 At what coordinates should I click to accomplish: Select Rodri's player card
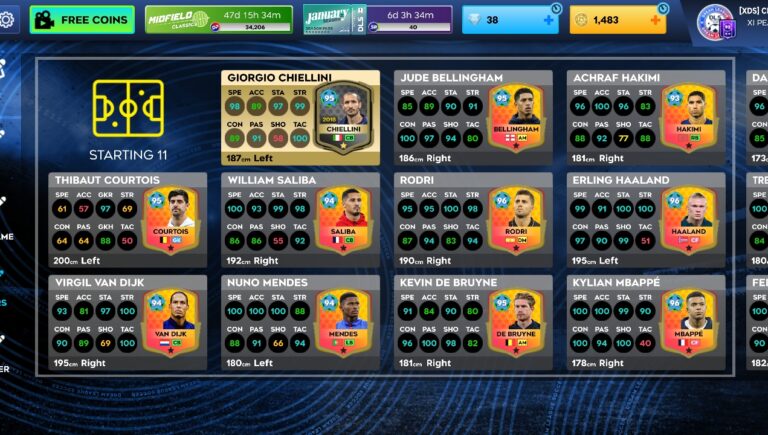click(473, 220)
